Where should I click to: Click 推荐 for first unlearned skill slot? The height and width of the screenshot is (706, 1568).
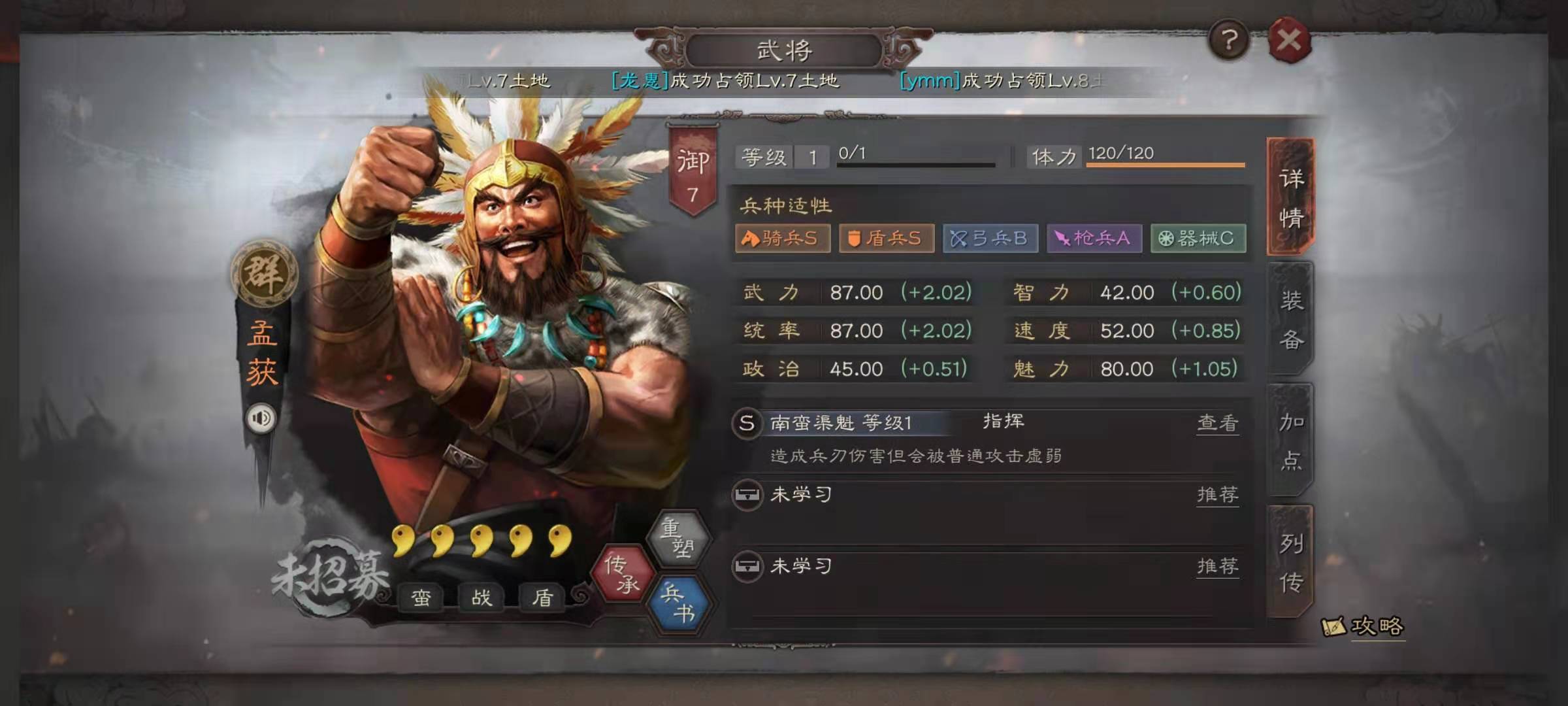click(1218, 495)
